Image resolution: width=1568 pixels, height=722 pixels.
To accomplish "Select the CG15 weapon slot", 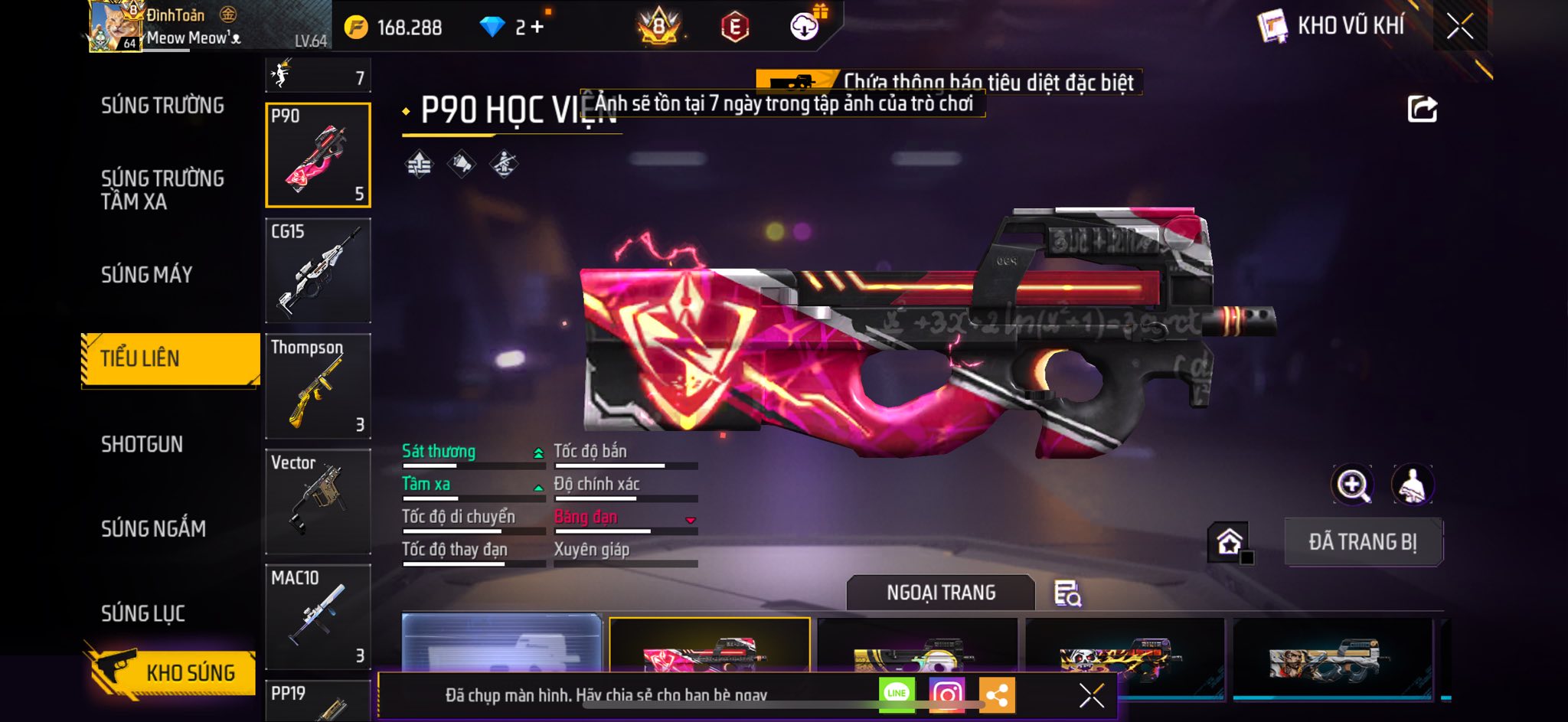I will click(318, 270).
